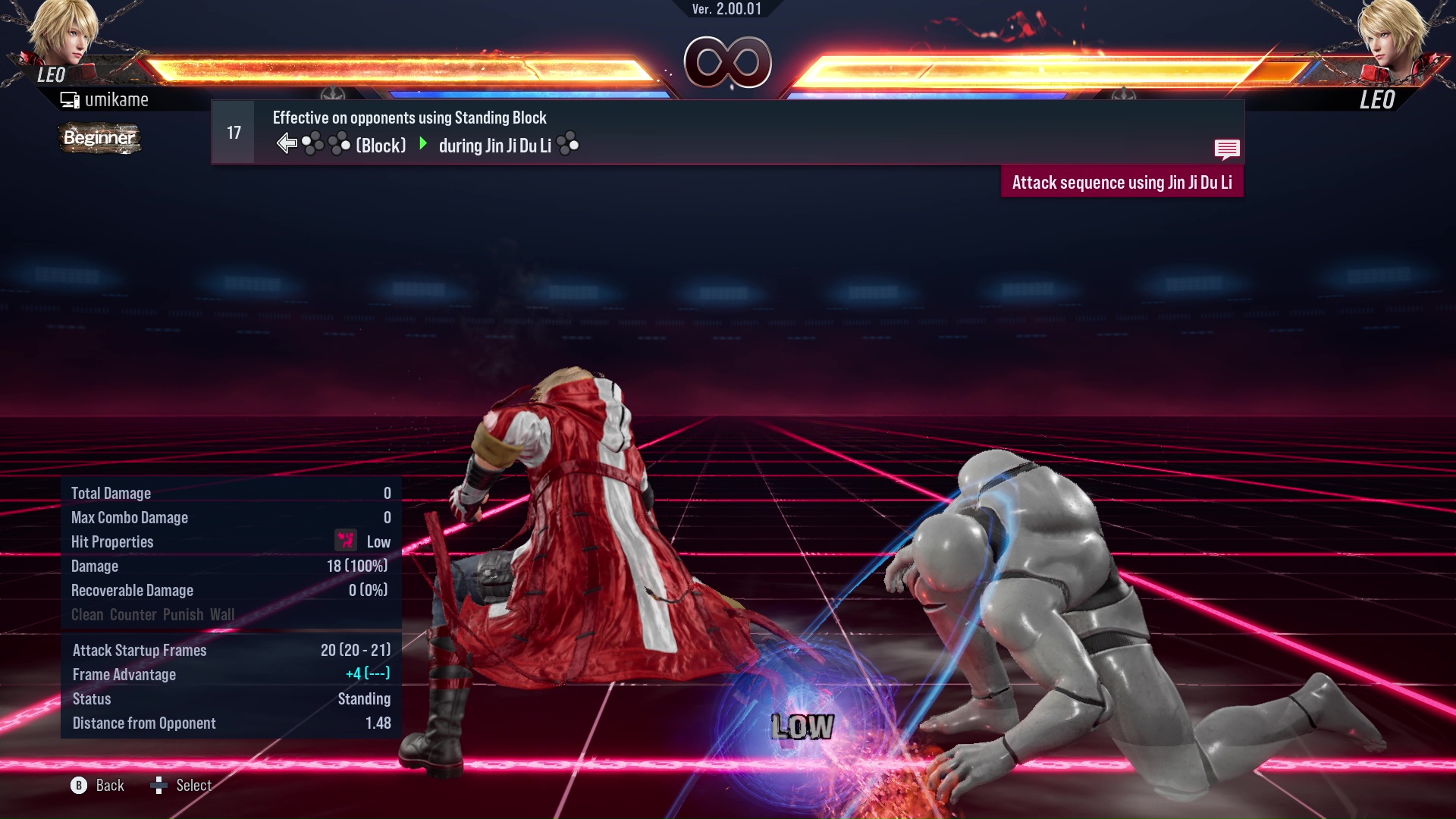Click the pink Hit Properties icon
The width and height of the screenshot is (1456, 819).
tap(346, 541)
